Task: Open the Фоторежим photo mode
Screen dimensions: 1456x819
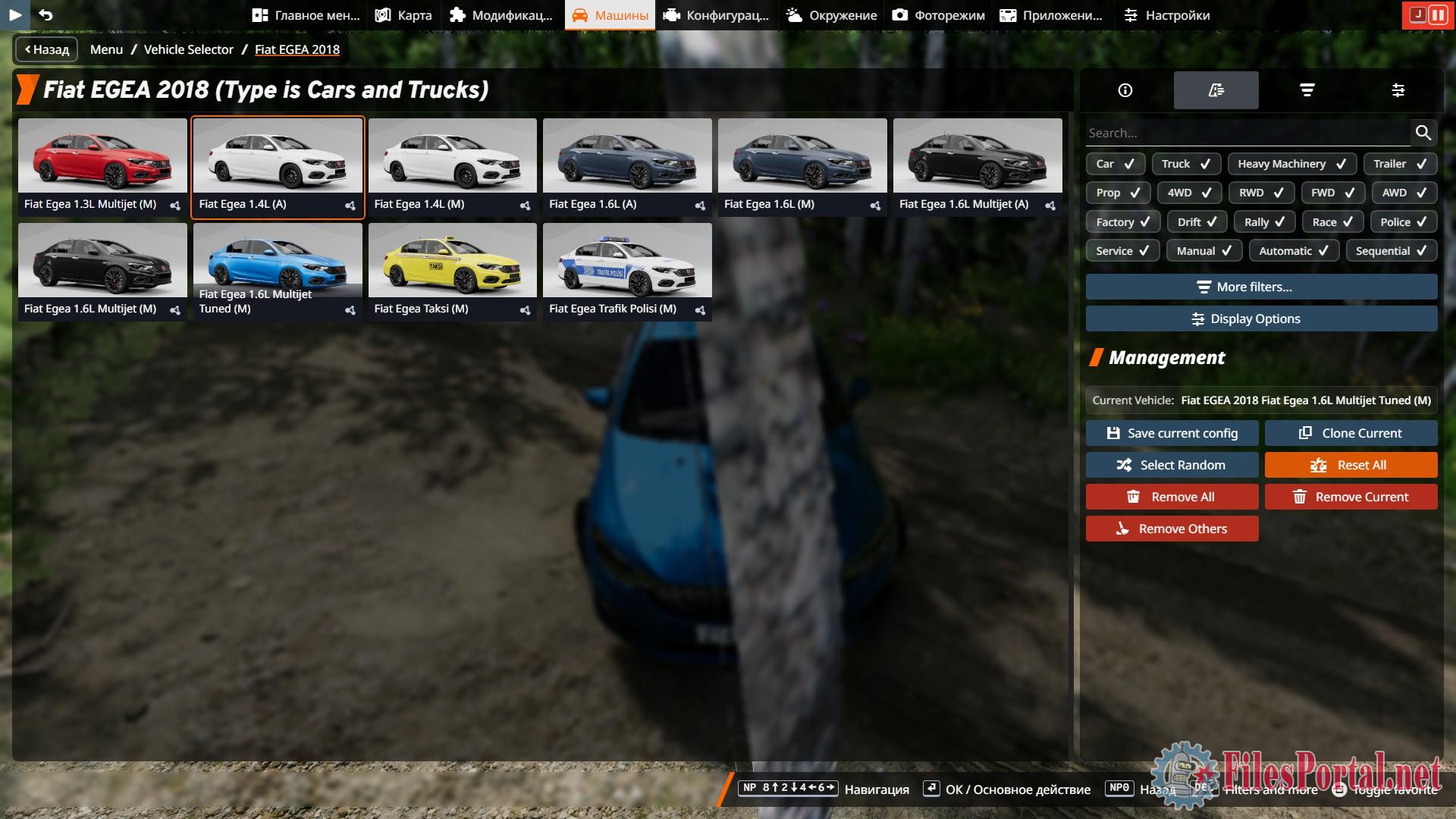Action: point(939,15)
